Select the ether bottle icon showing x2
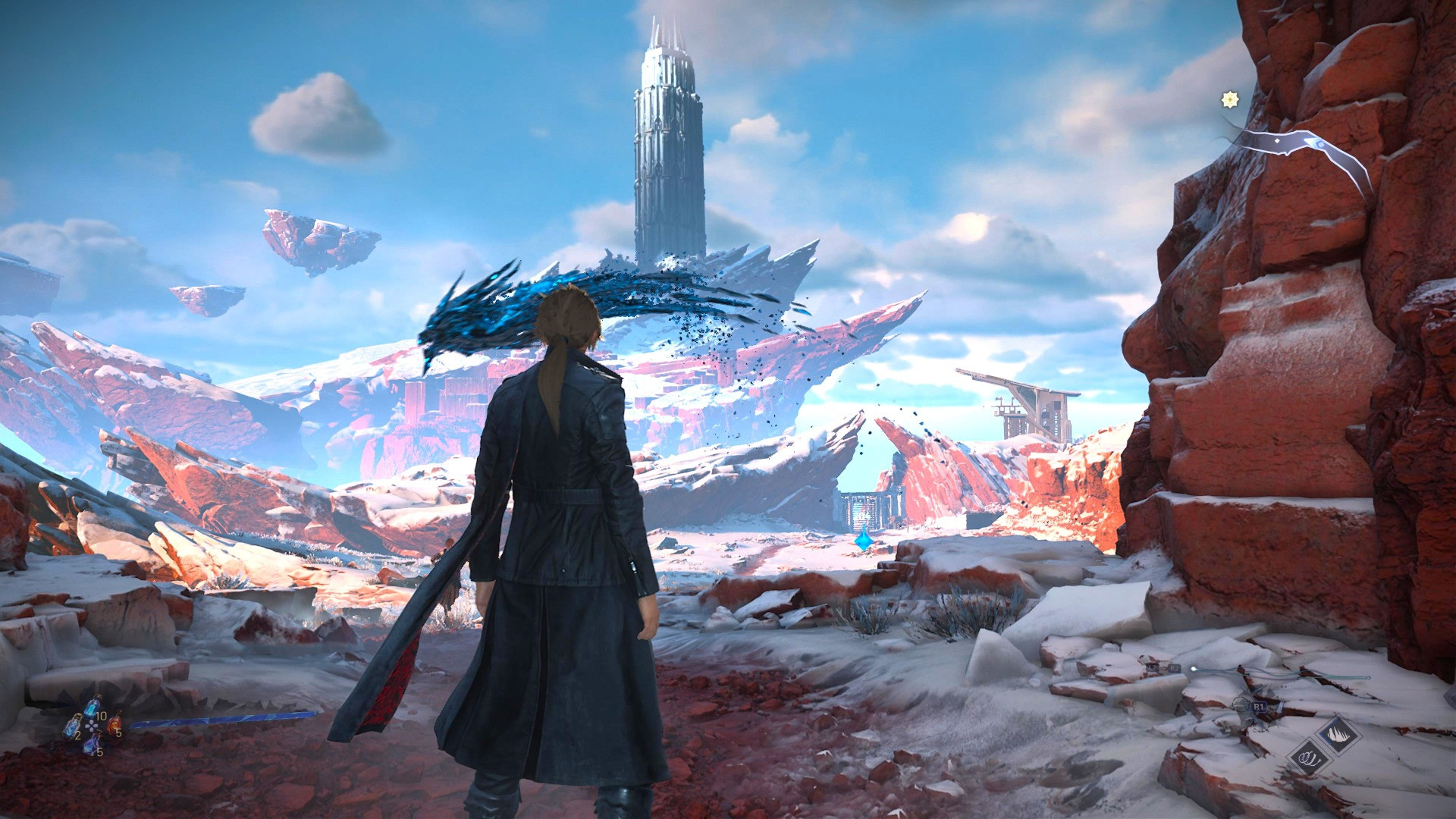This screenshot has height=819, width=1456. (74, 727)
